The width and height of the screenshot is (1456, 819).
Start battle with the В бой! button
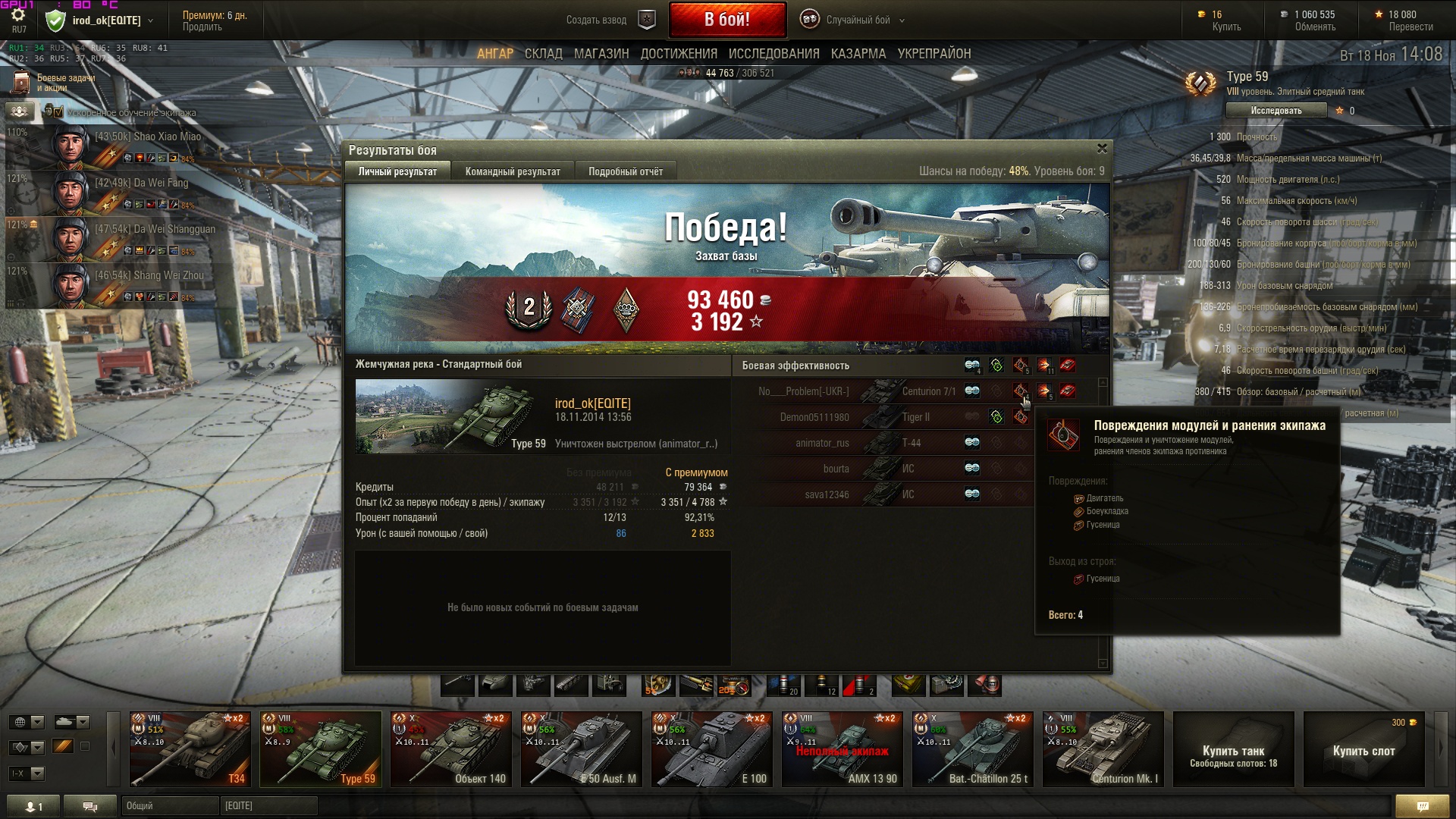(x=726, y=20)
